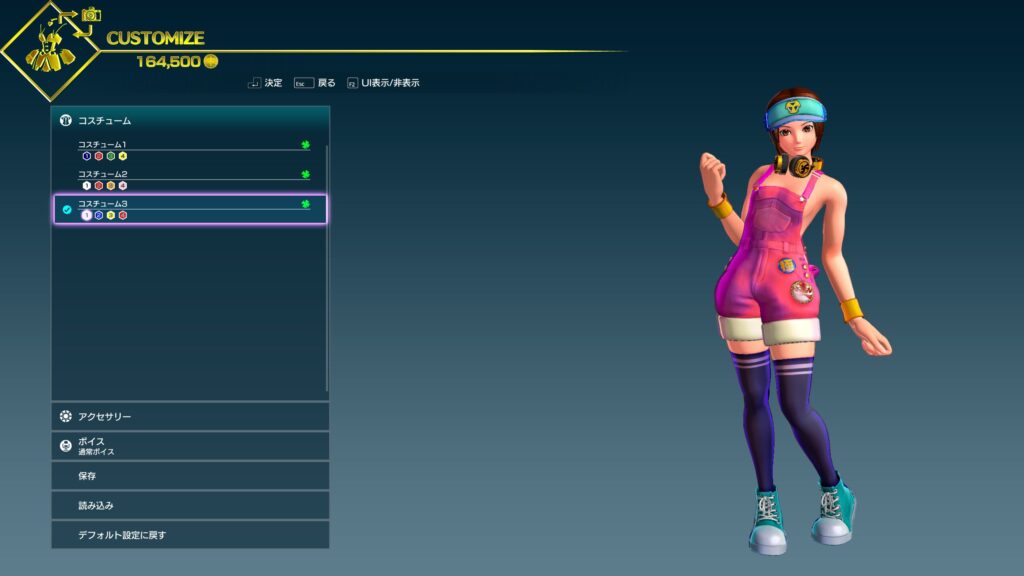Image resolution: width=1024 pixels, height=576 pixels.
Task: Reset with デフォルト設定に戻す
Action: [190, 535]
